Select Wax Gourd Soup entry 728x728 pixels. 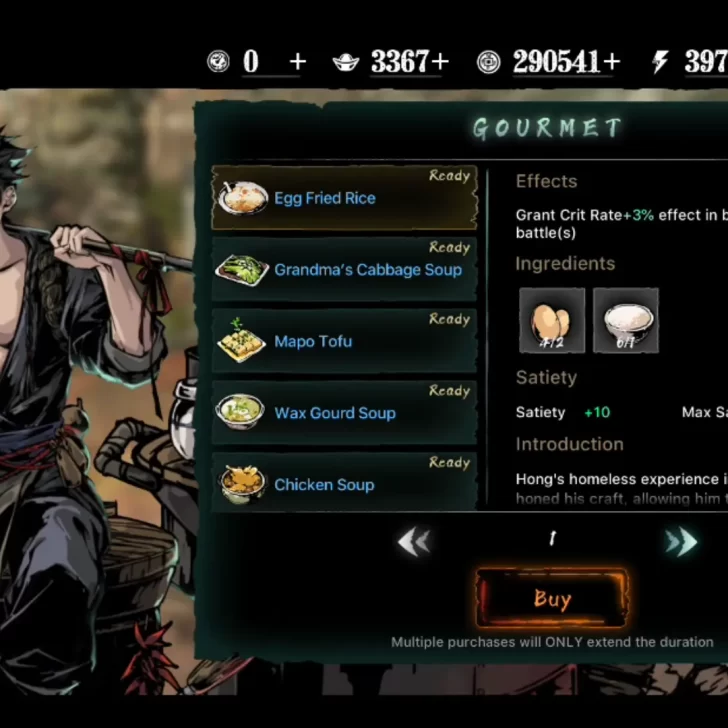tap(343, 413)
